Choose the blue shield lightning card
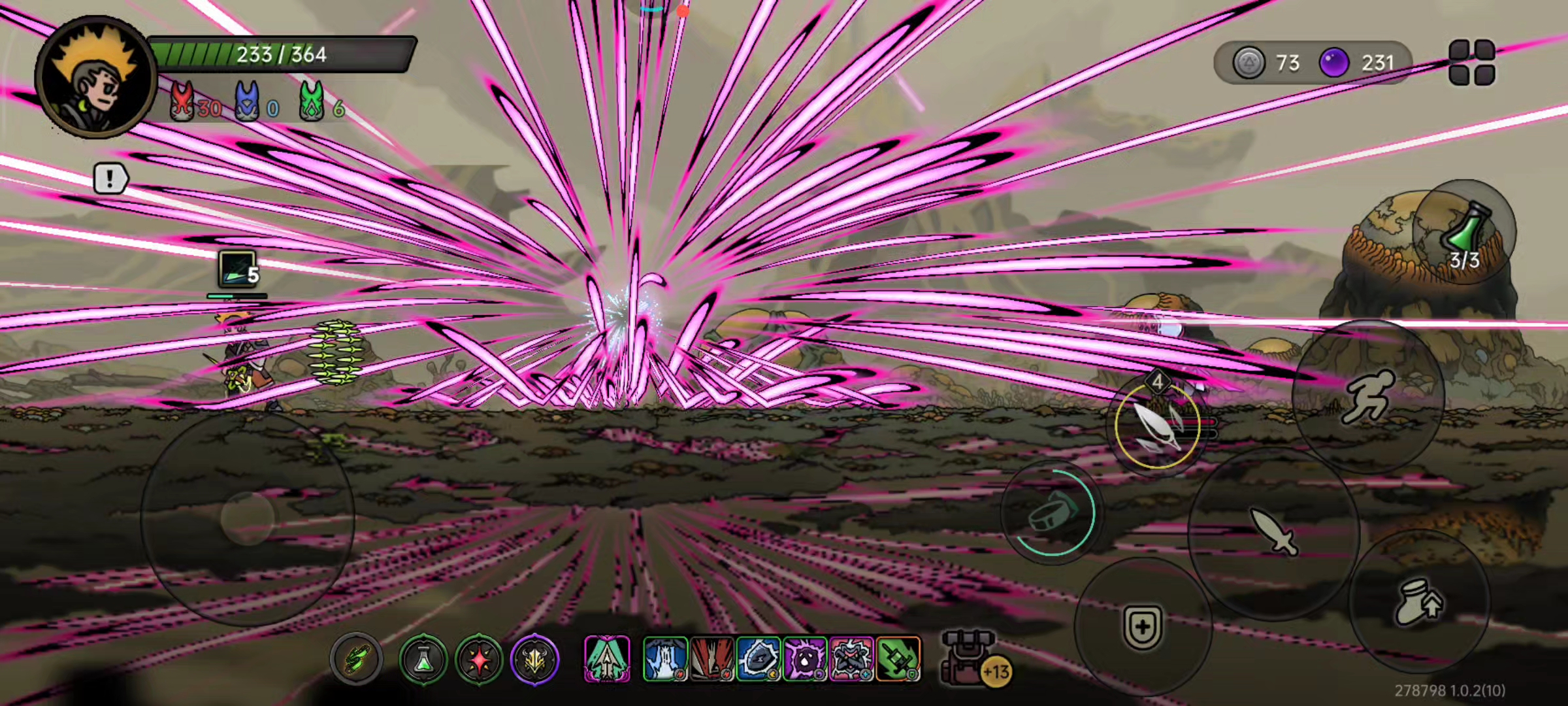Viewport: 1568px width, 706px height. (758, 659)
